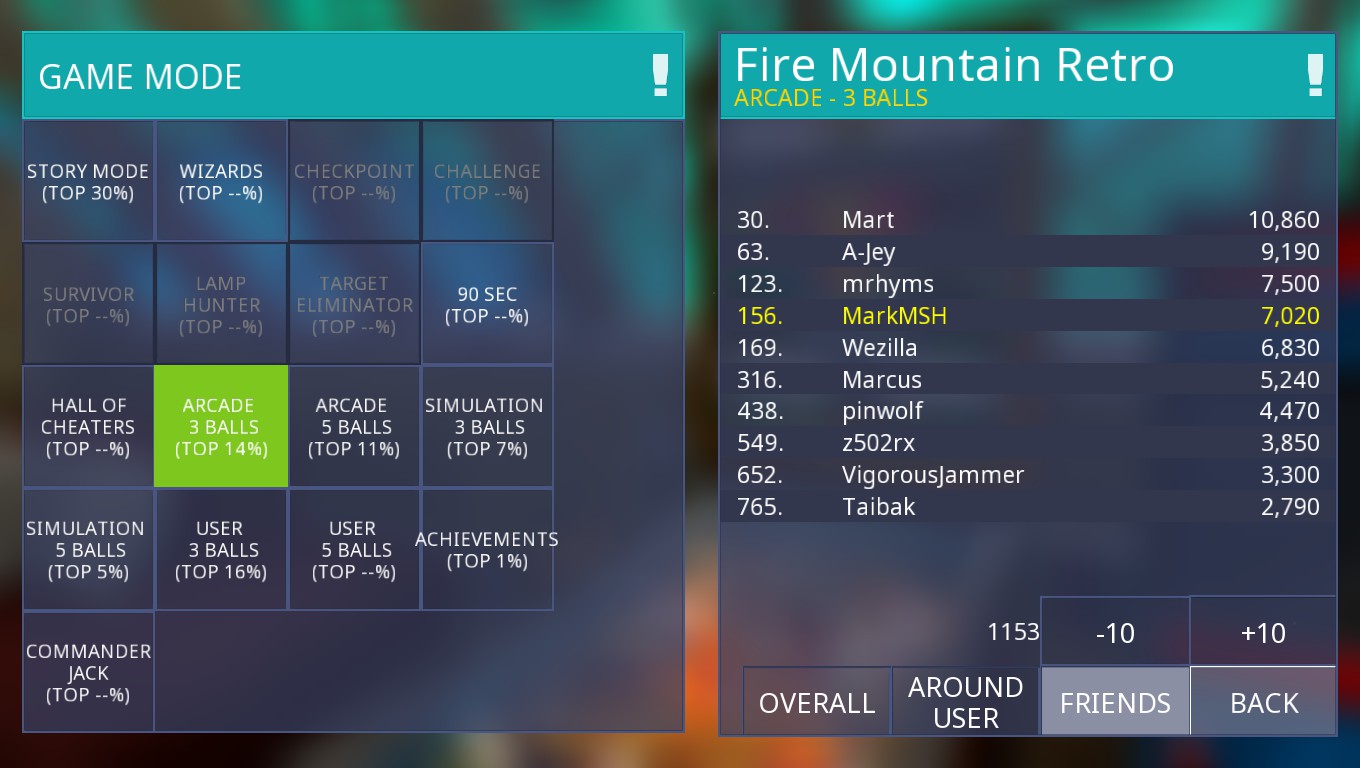Image resolution: width=1360 pixels, height=768 pixels.
Task: Open User 3 Balls leaderboard mode
Action: pos(221,550)
